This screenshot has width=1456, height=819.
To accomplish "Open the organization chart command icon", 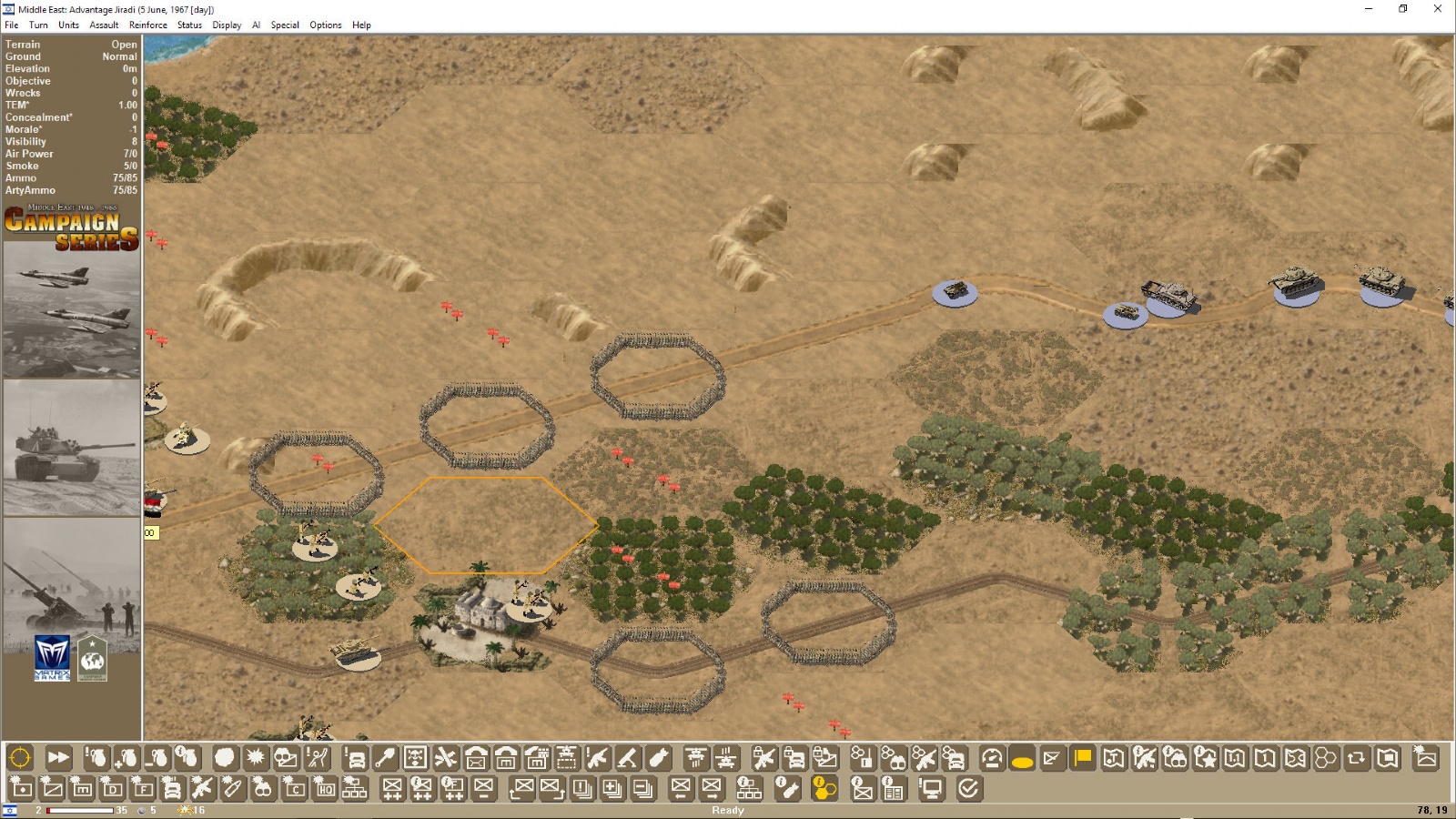I will [355, 792].
